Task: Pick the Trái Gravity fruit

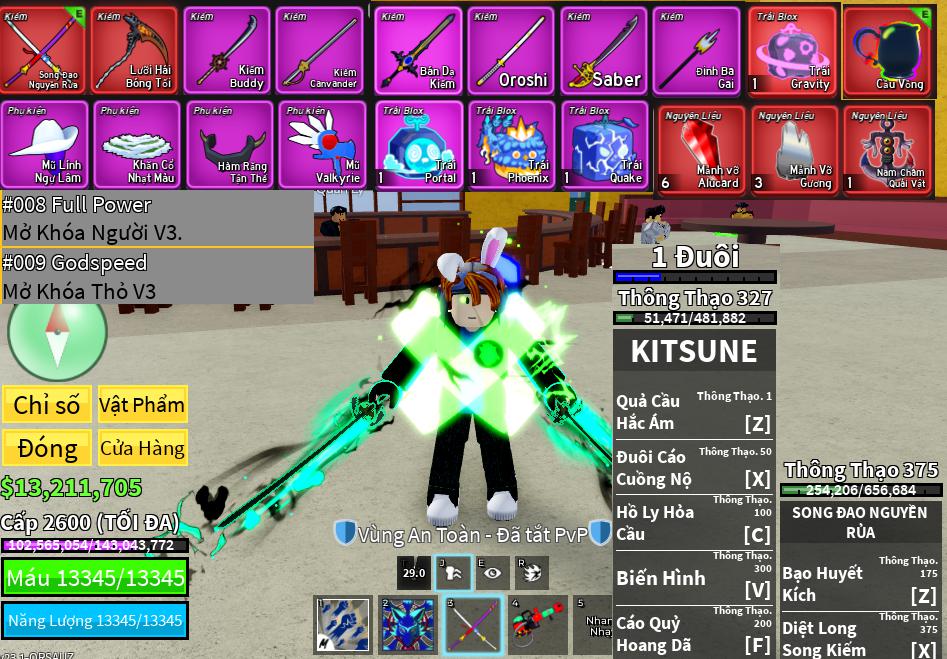Action: tap(792, 50)
